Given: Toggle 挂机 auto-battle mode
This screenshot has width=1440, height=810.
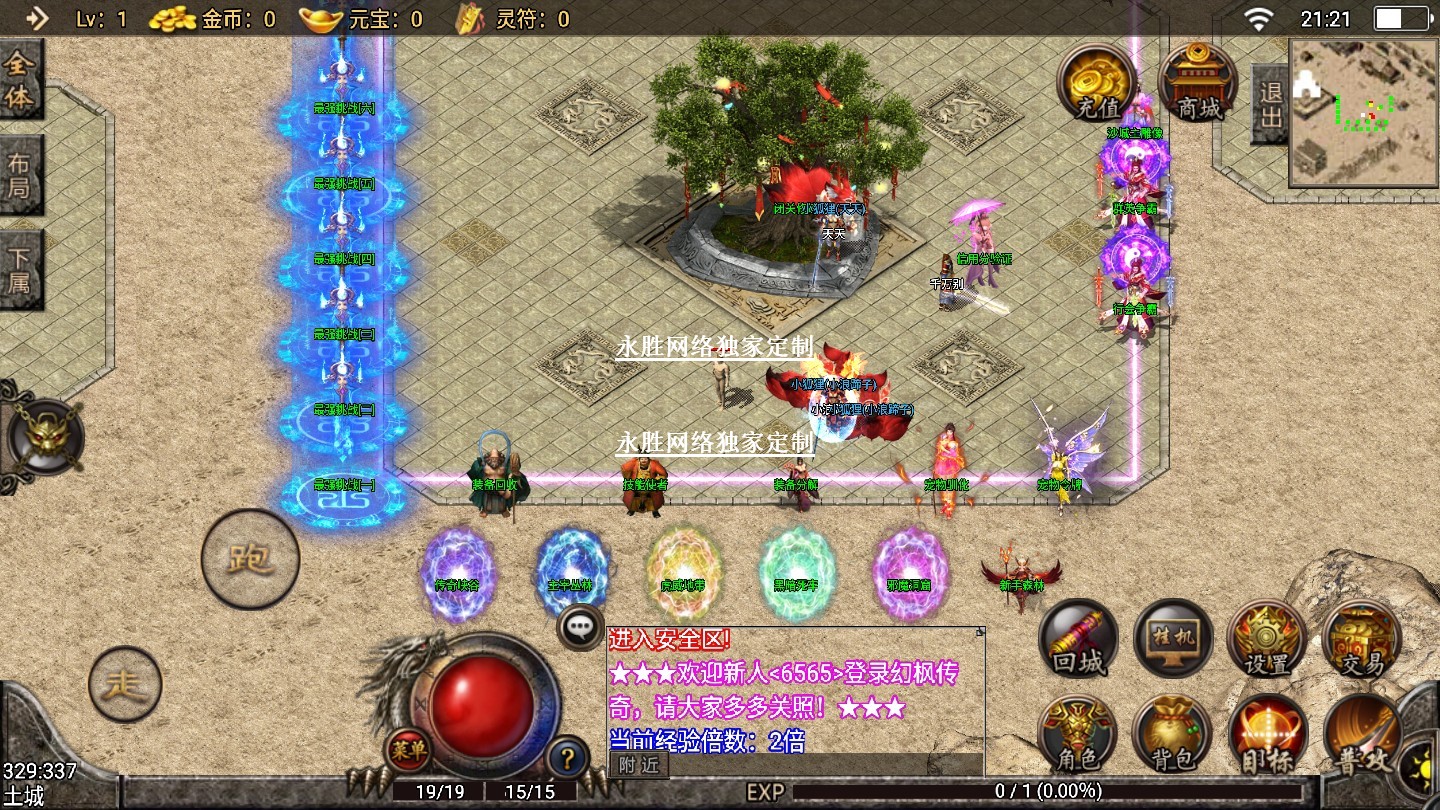Looking at the screenshot, I should (x=1173, y=639).
